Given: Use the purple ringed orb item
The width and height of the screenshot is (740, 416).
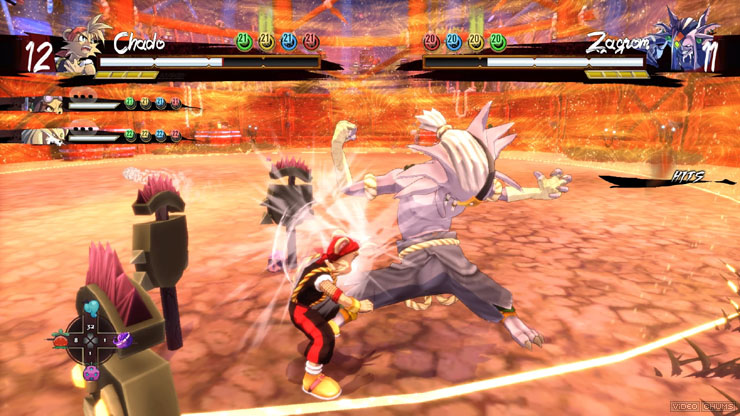Looking at the screenshot, I should tap(125, 340).
